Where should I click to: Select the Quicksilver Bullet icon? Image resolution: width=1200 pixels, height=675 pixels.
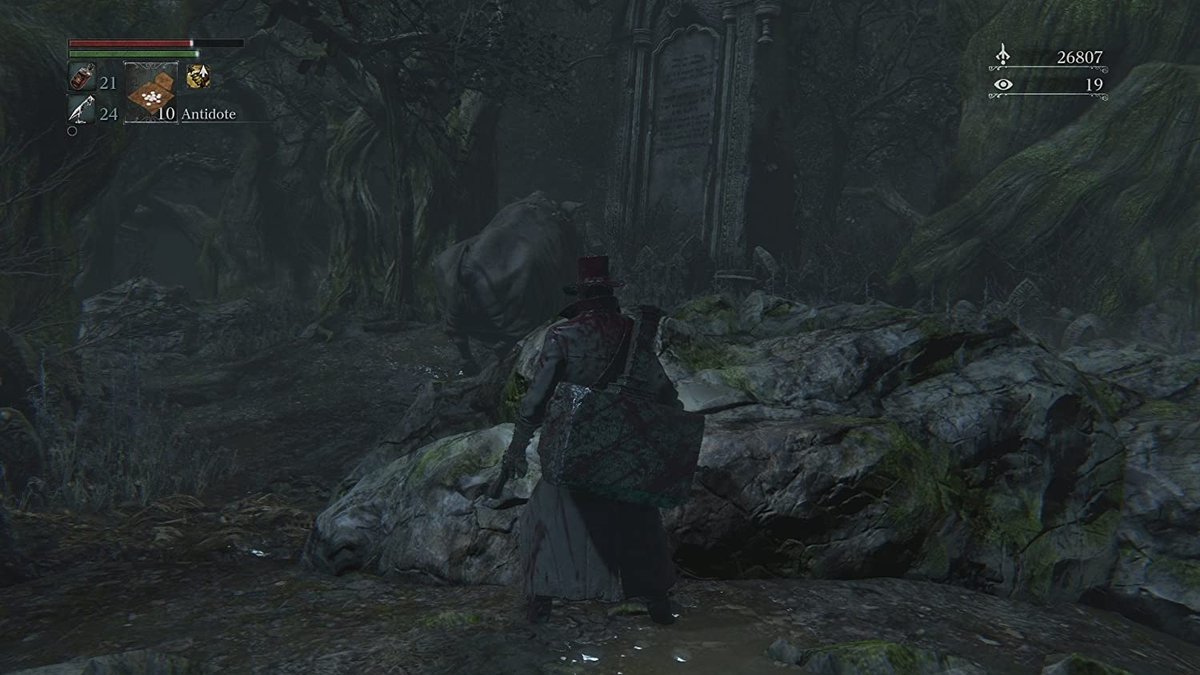pos(81,110)
